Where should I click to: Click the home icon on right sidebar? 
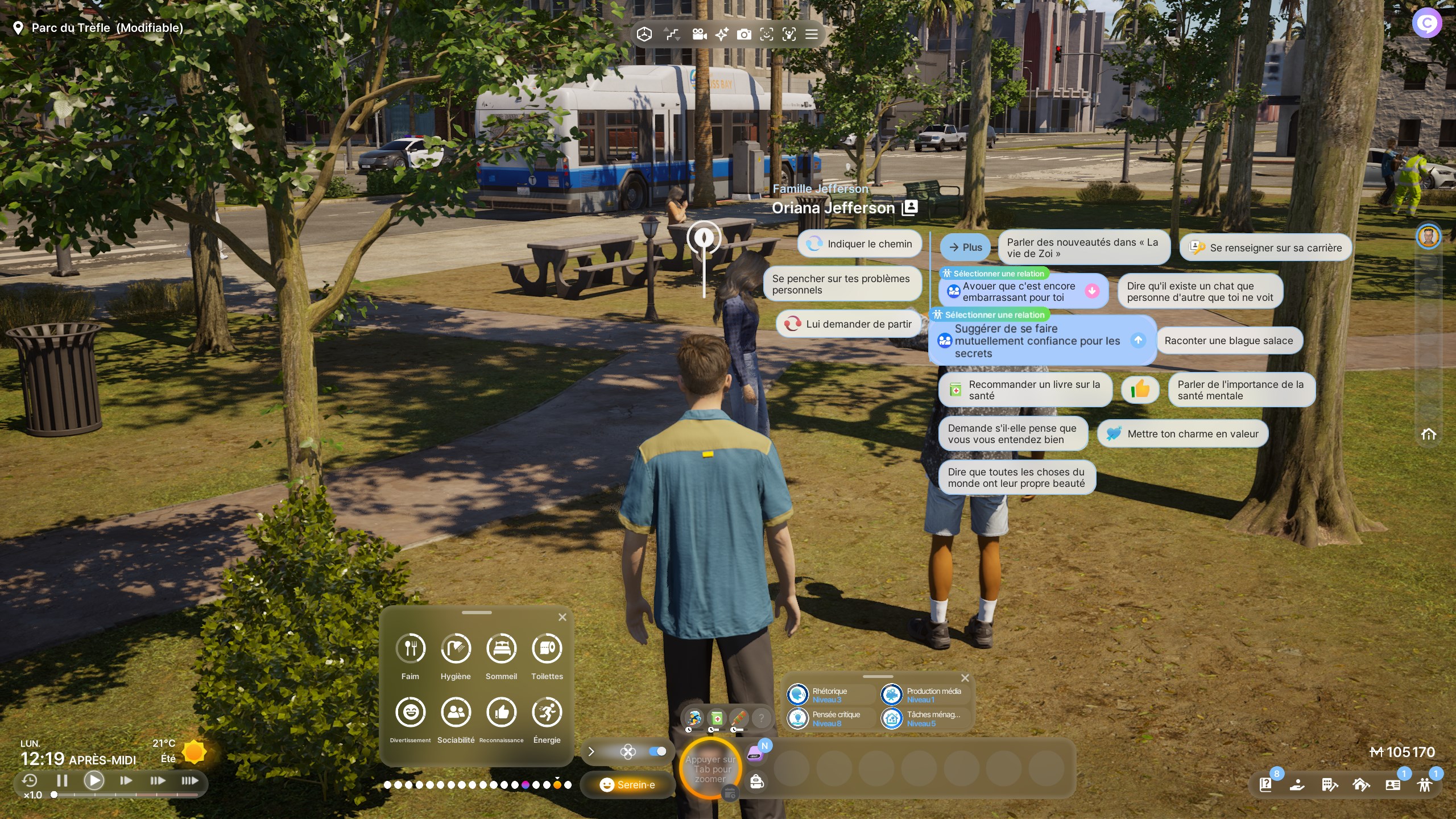point(1429,435)
